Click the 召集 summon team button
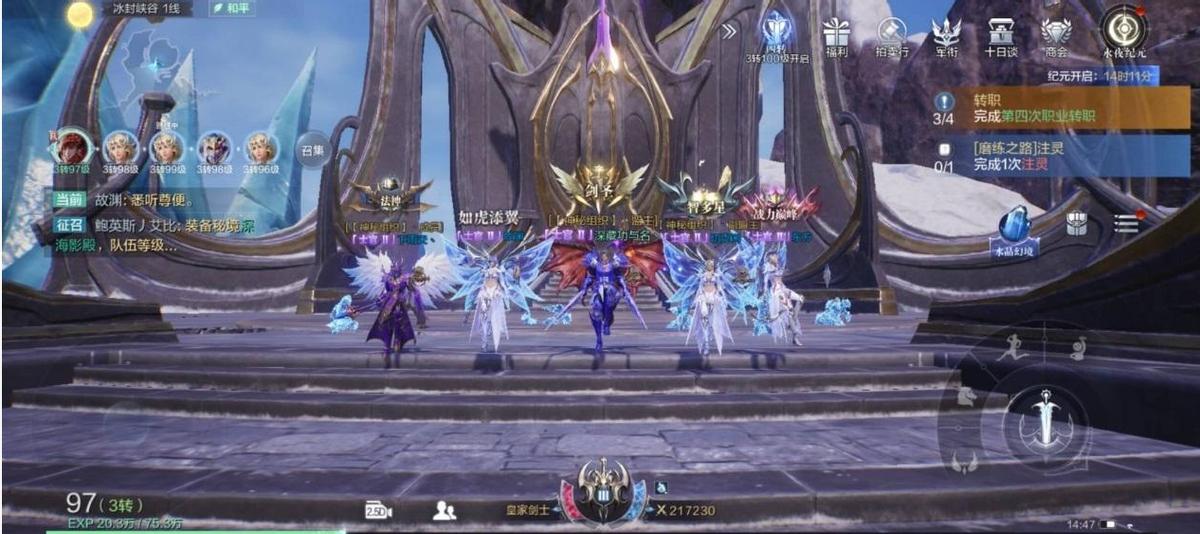 [313, 151]
